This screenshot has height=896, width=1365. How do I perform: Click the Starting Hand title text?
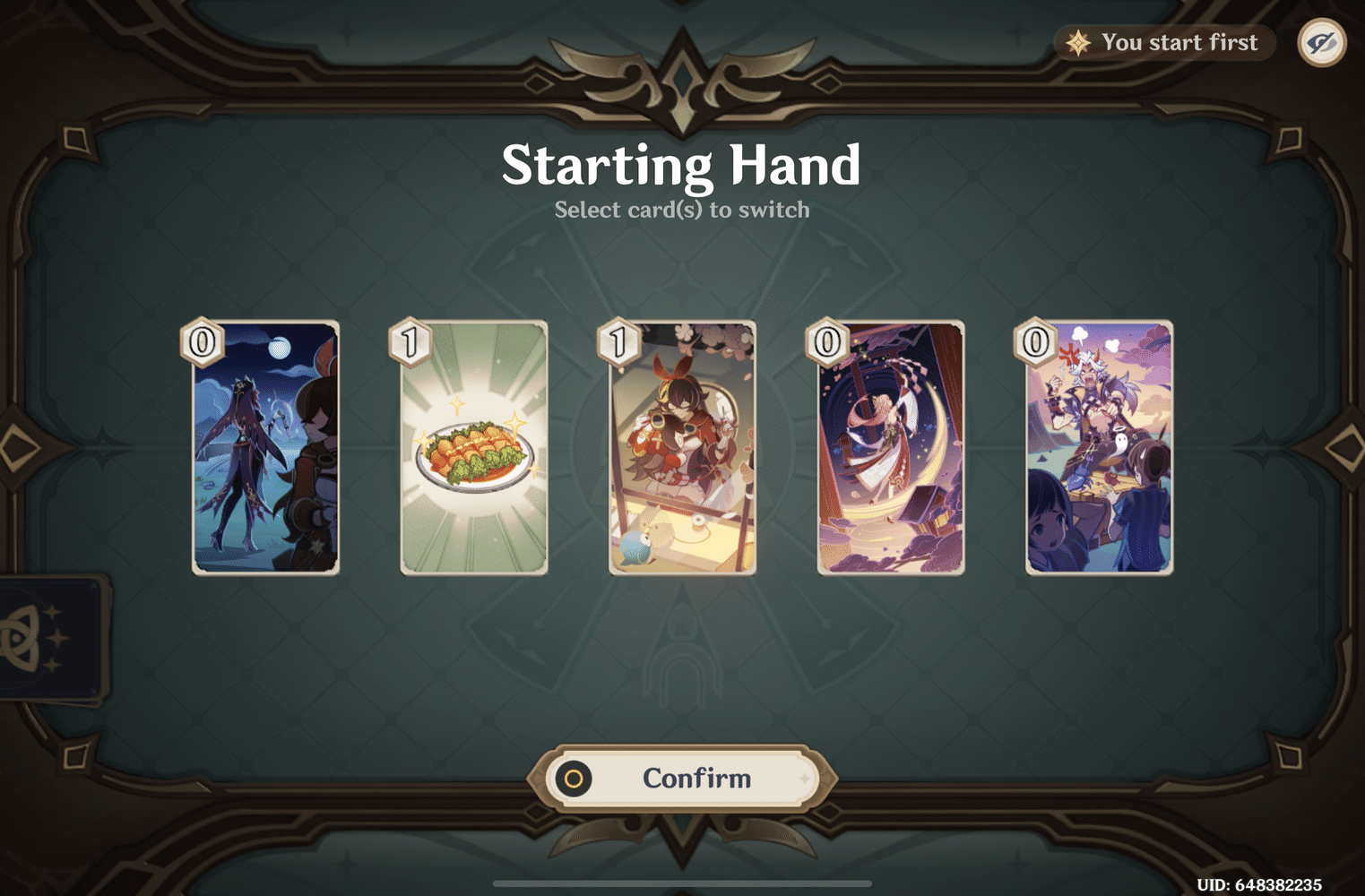click(x=682, y=164)
